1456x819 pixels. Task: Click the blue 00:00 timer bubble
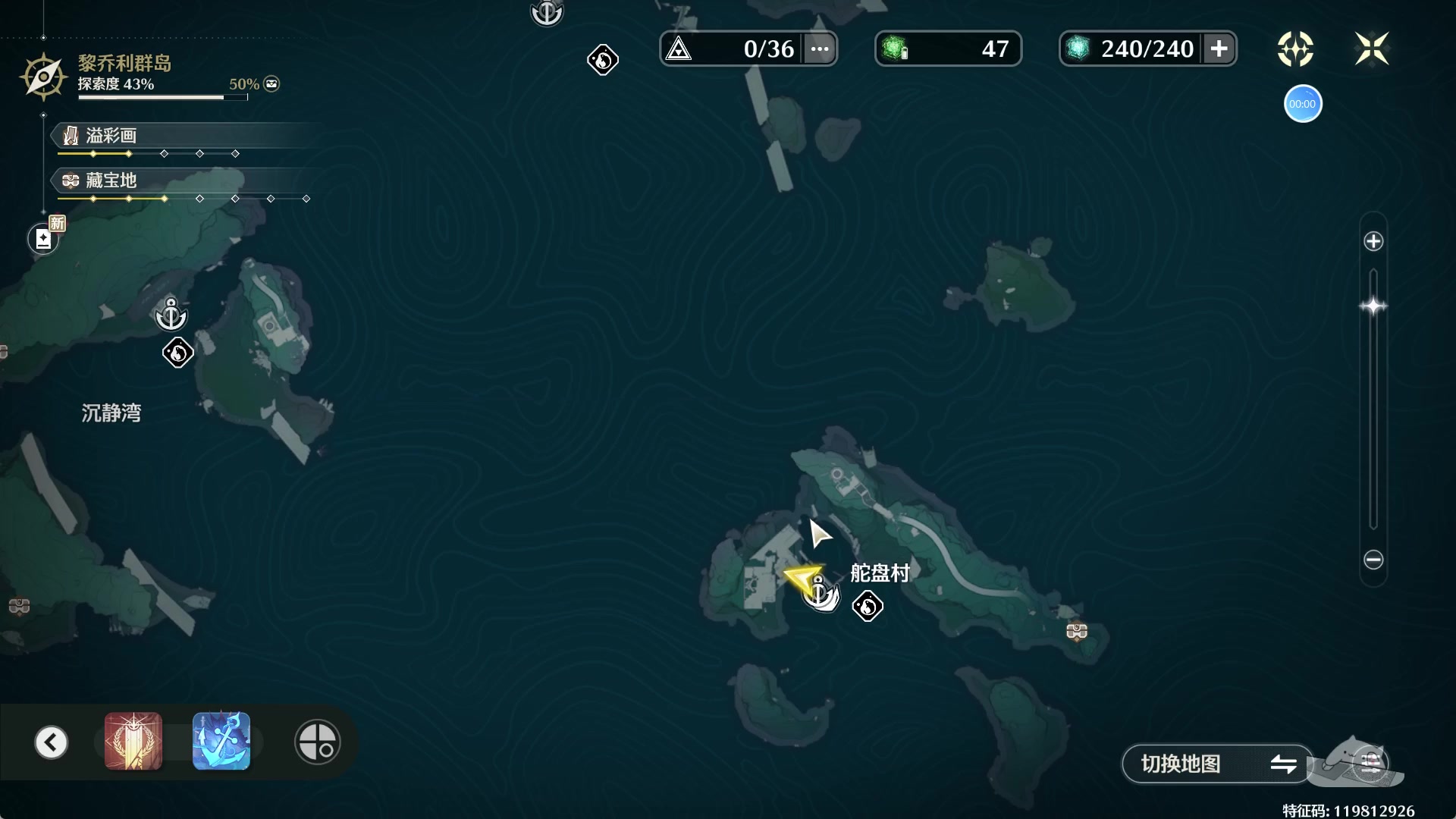point(1302,104)
